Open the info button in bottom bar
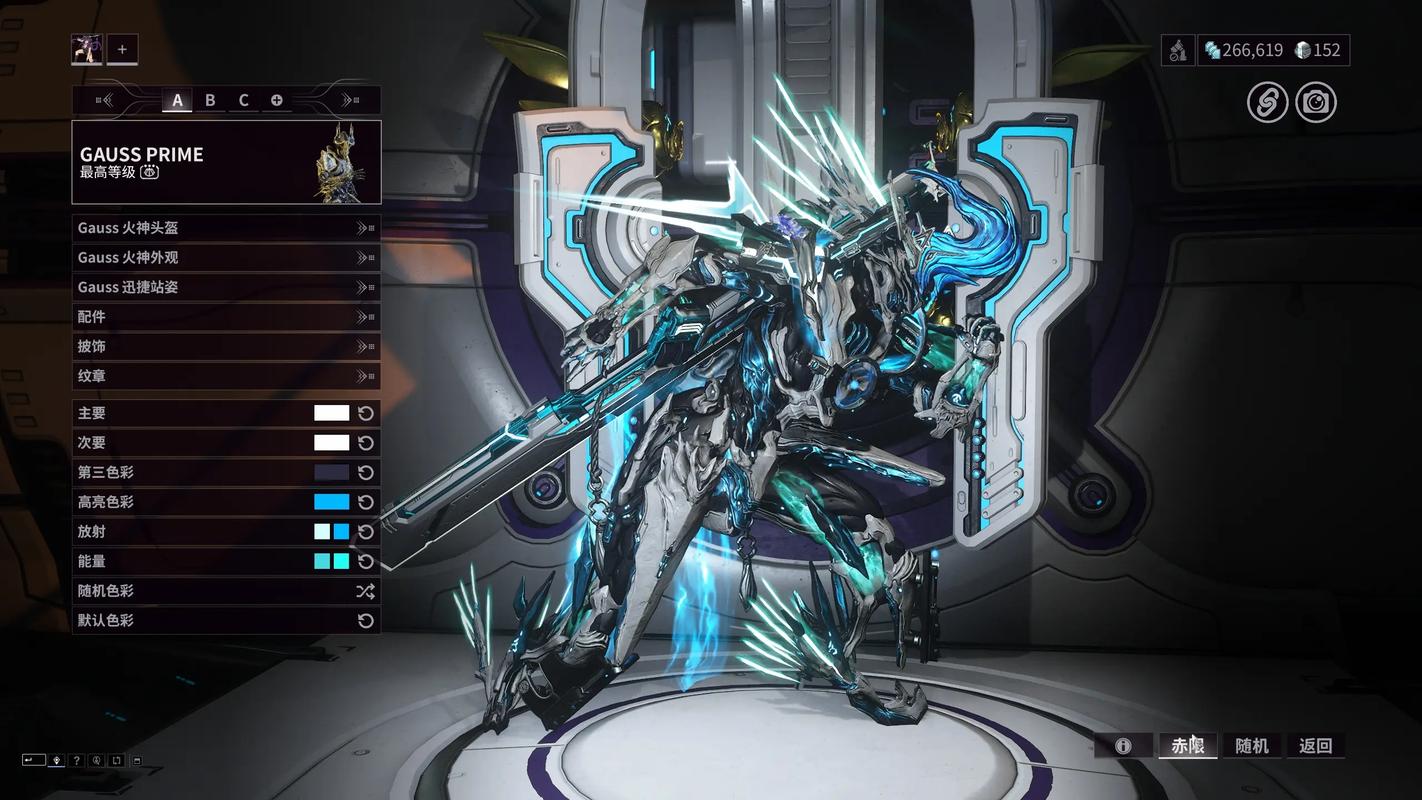 coord(1123,746)
